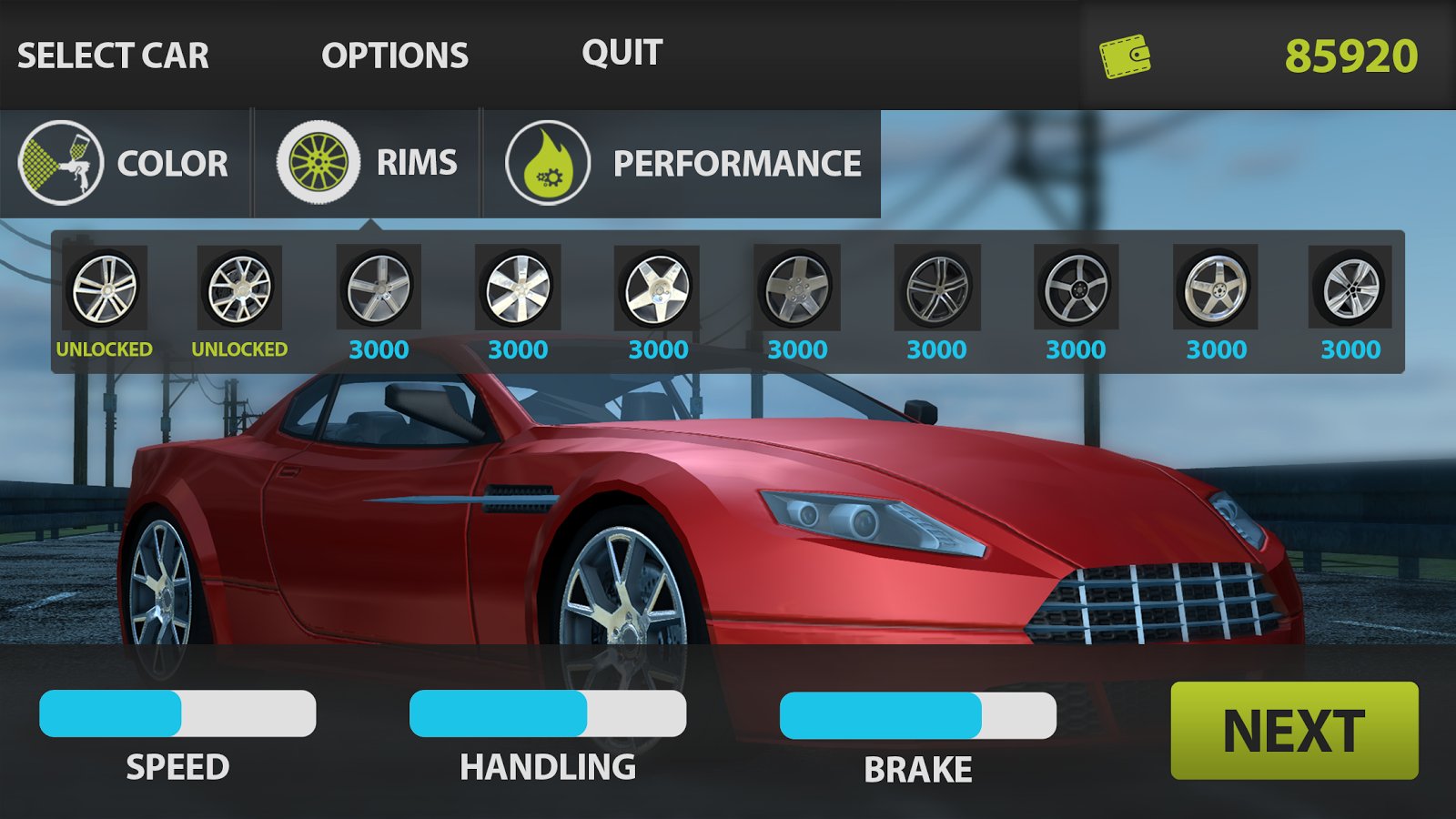Click the green wallet icon
Image resolution: width=1456 pixels, height=819 pixels.
coord(1125,56)
